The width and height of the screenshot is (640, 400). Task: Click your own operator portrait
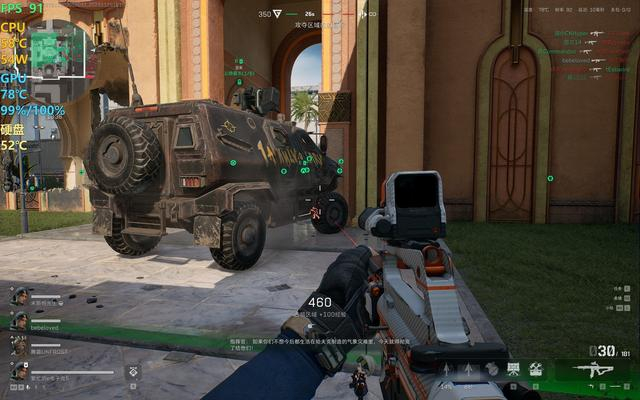pyautogui.click(x=19, y=371)
